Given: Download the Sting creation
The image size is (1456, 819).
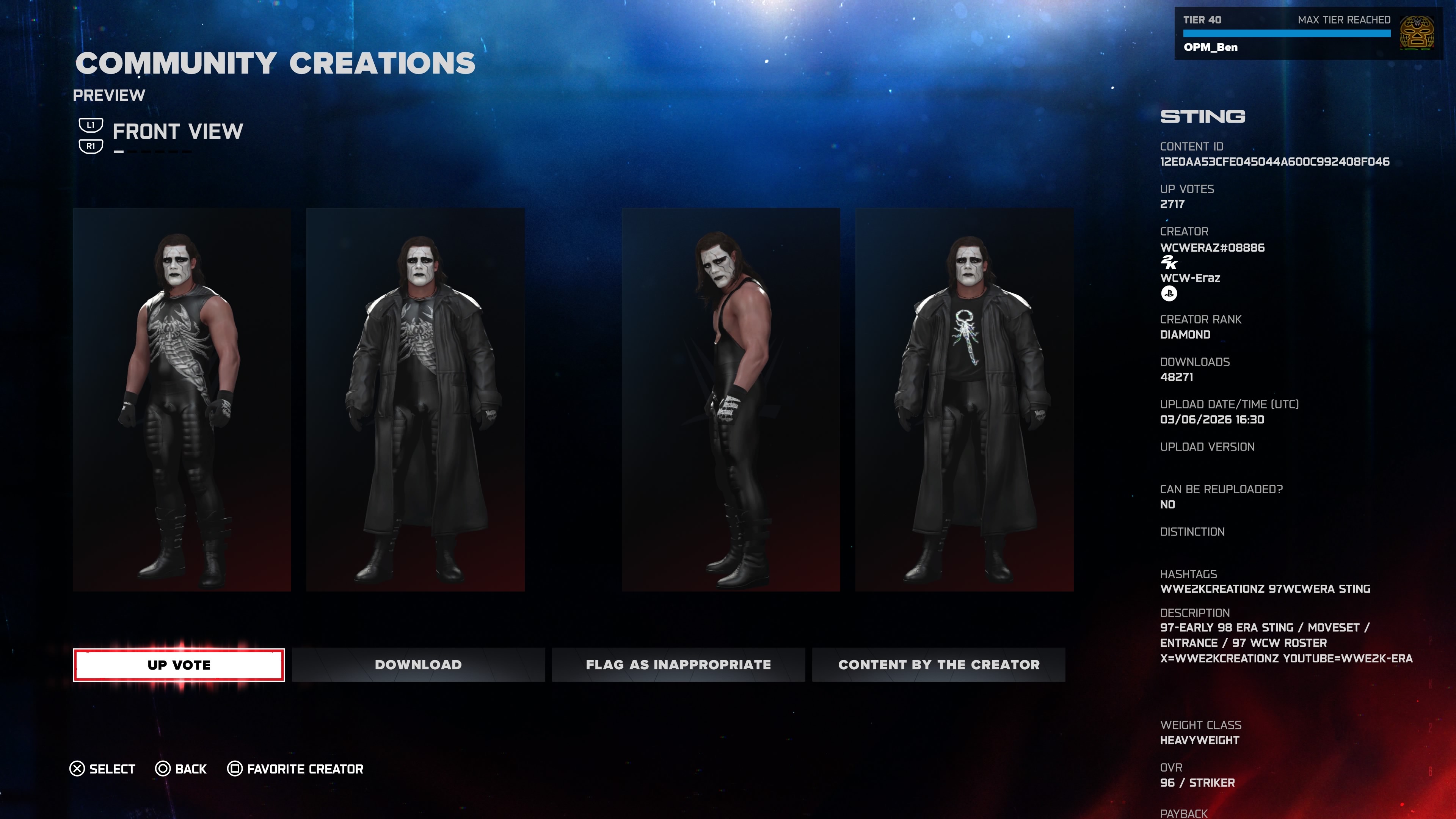Looking at the screenshot, I should click(418, 665).
